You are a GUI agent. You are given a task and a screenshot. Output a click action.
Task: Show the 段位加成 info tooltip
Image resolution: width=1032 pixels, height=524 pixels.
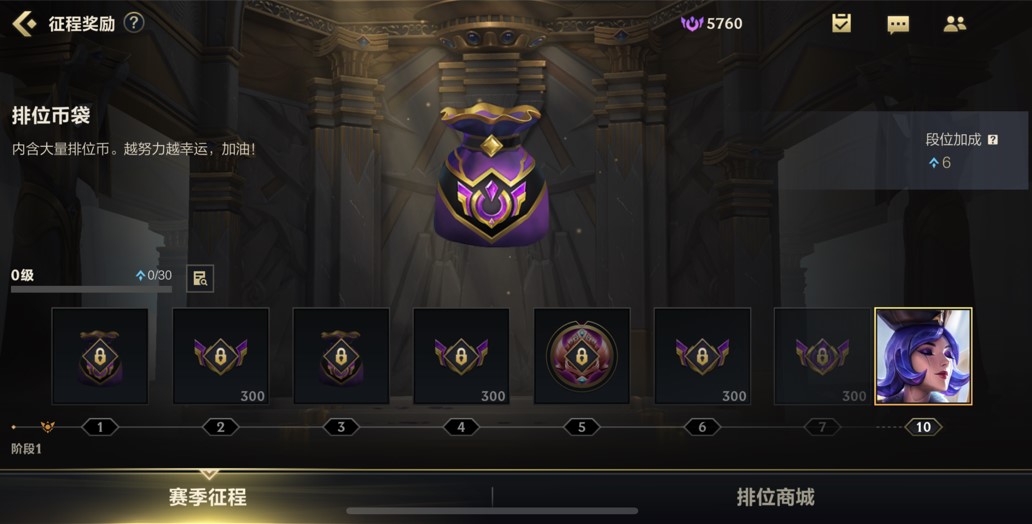[x=993, y=140]
